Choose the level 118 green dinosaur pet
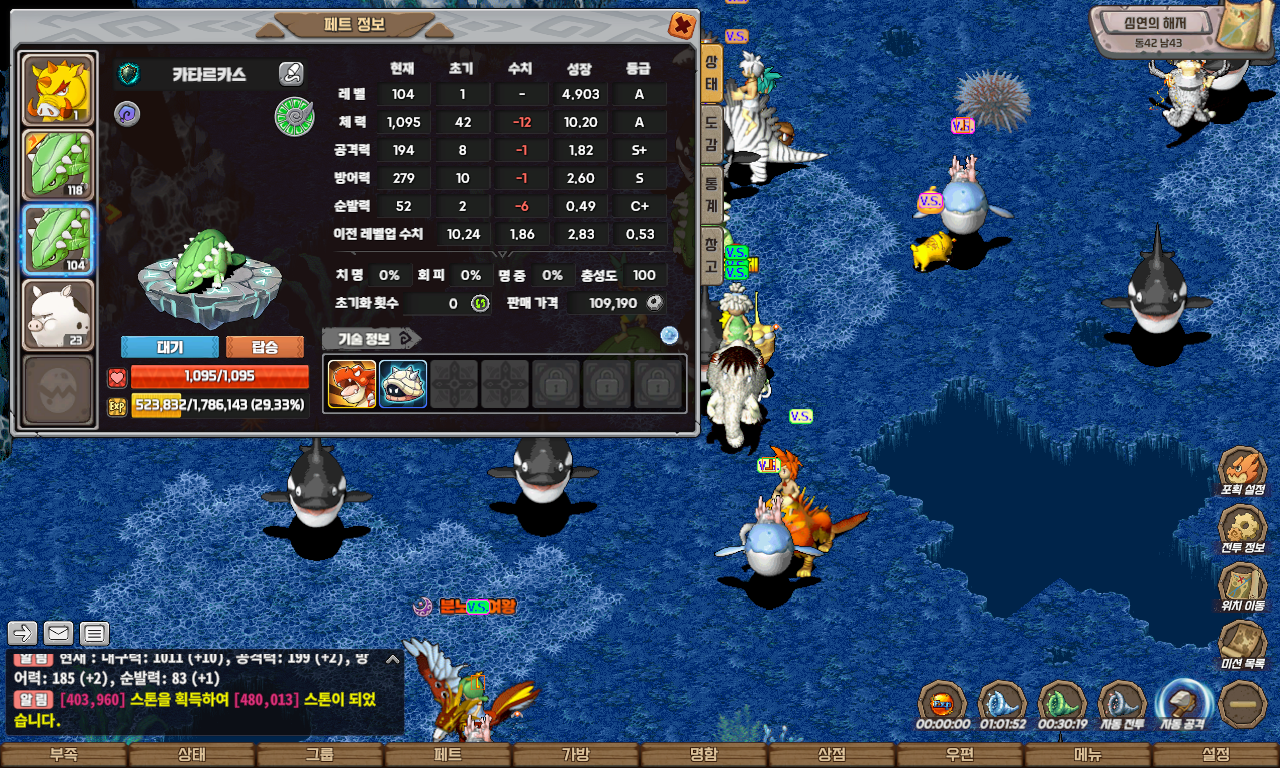 [58, 164]
